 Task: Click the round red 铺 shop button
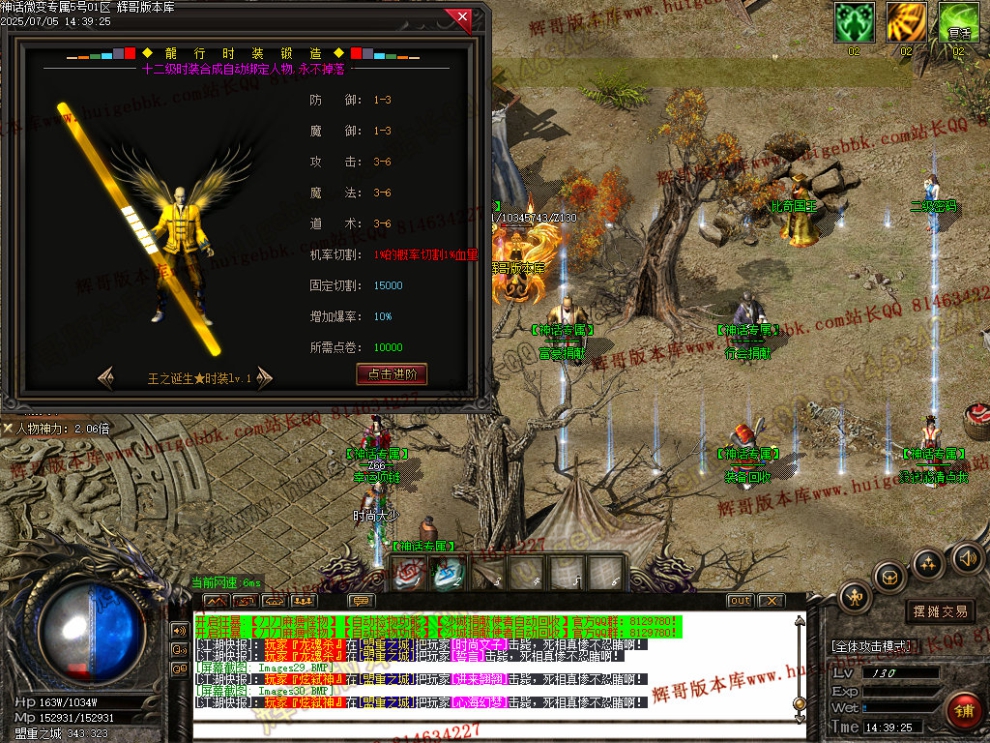[964, 711]
